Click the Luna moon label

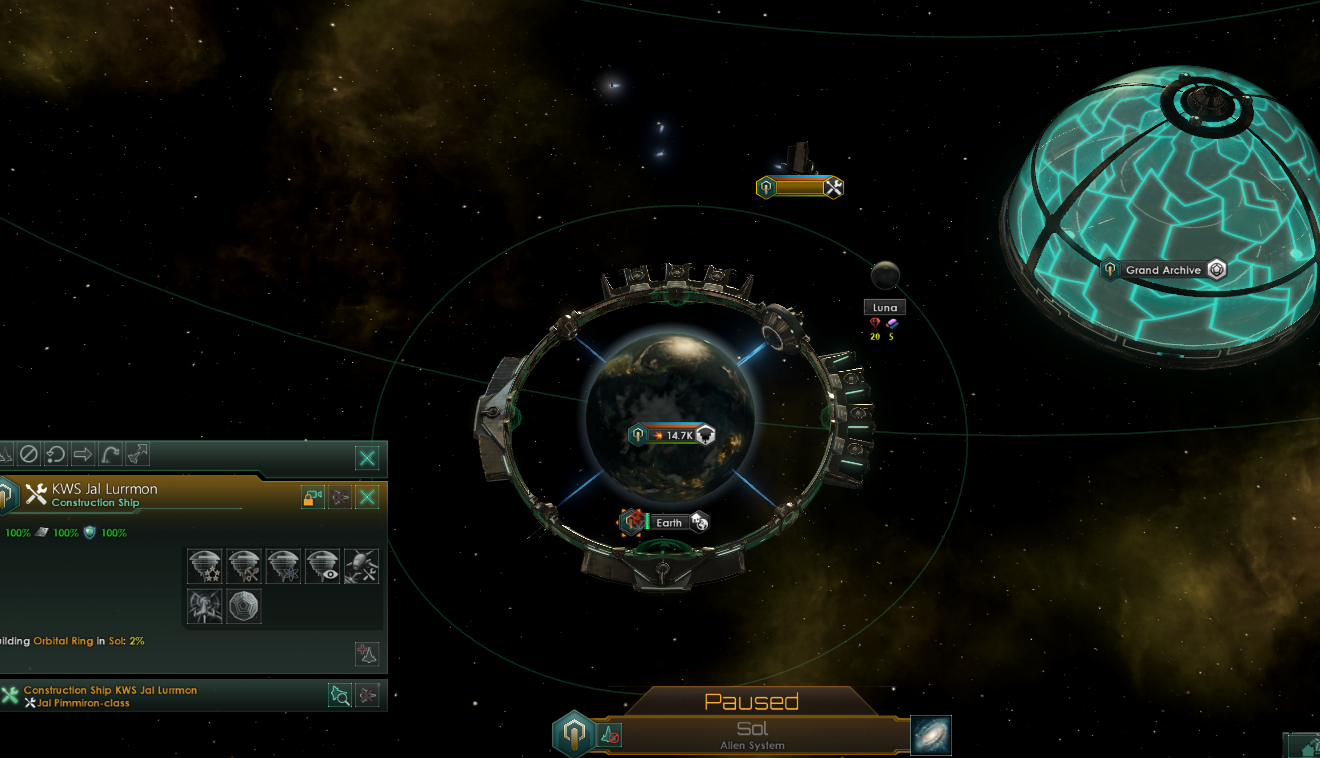(x=883, y=306)
